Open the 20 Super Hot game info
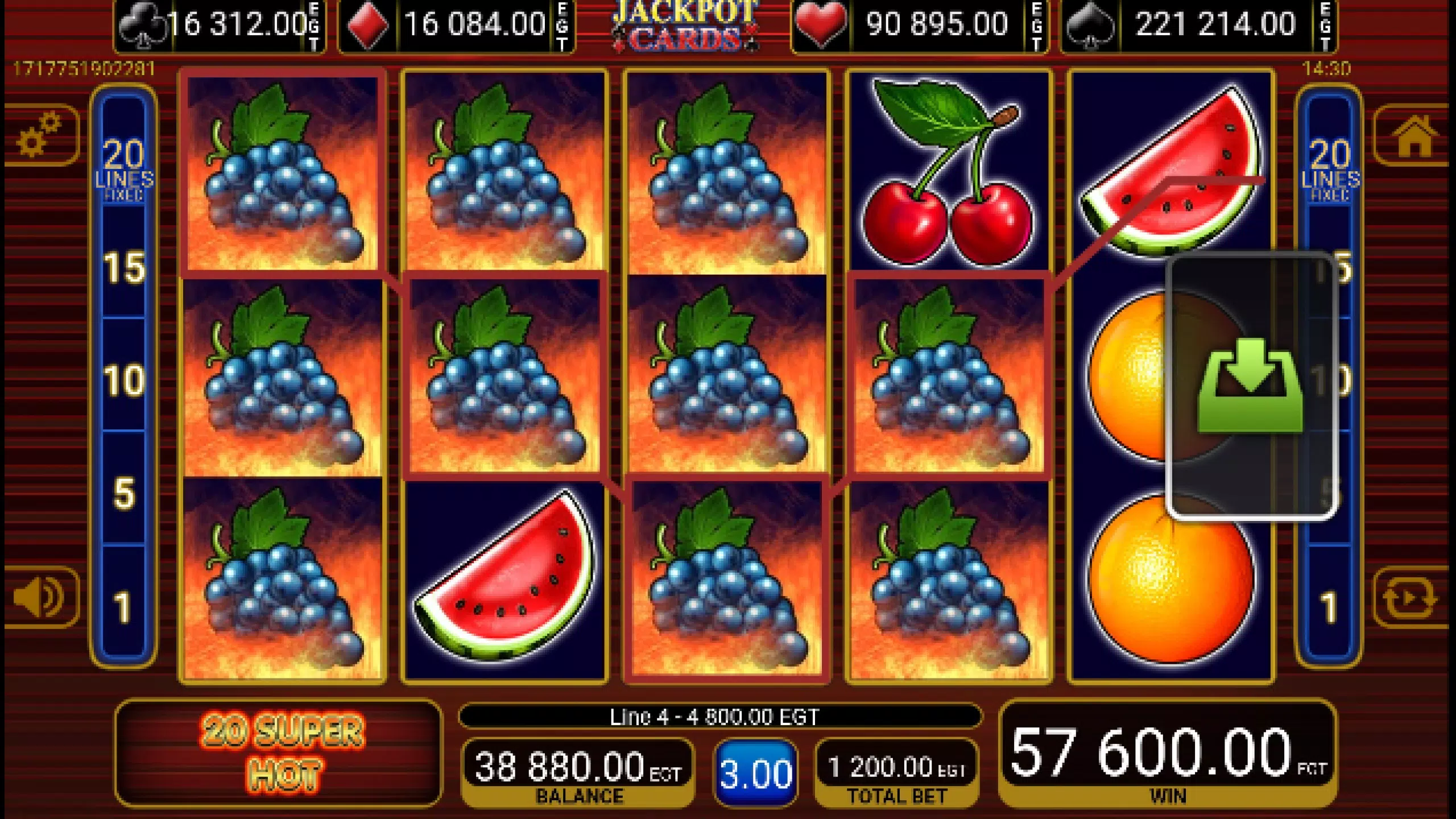Viewport: 1456px width, 819px height. click(279, 753)
